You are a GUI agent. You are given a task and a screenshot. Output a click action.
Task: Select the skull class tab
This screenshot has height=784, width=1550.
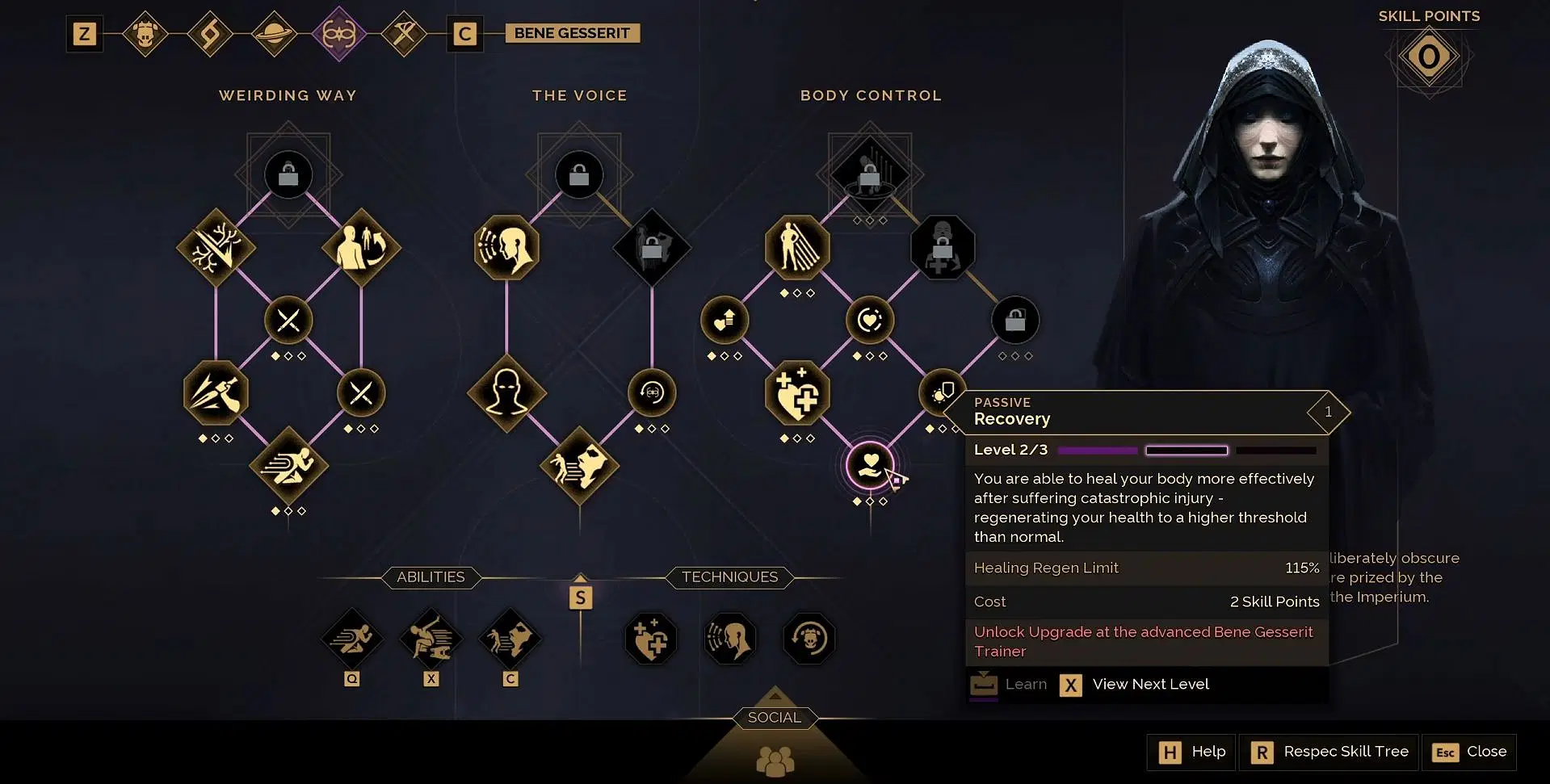coord(145,34)
